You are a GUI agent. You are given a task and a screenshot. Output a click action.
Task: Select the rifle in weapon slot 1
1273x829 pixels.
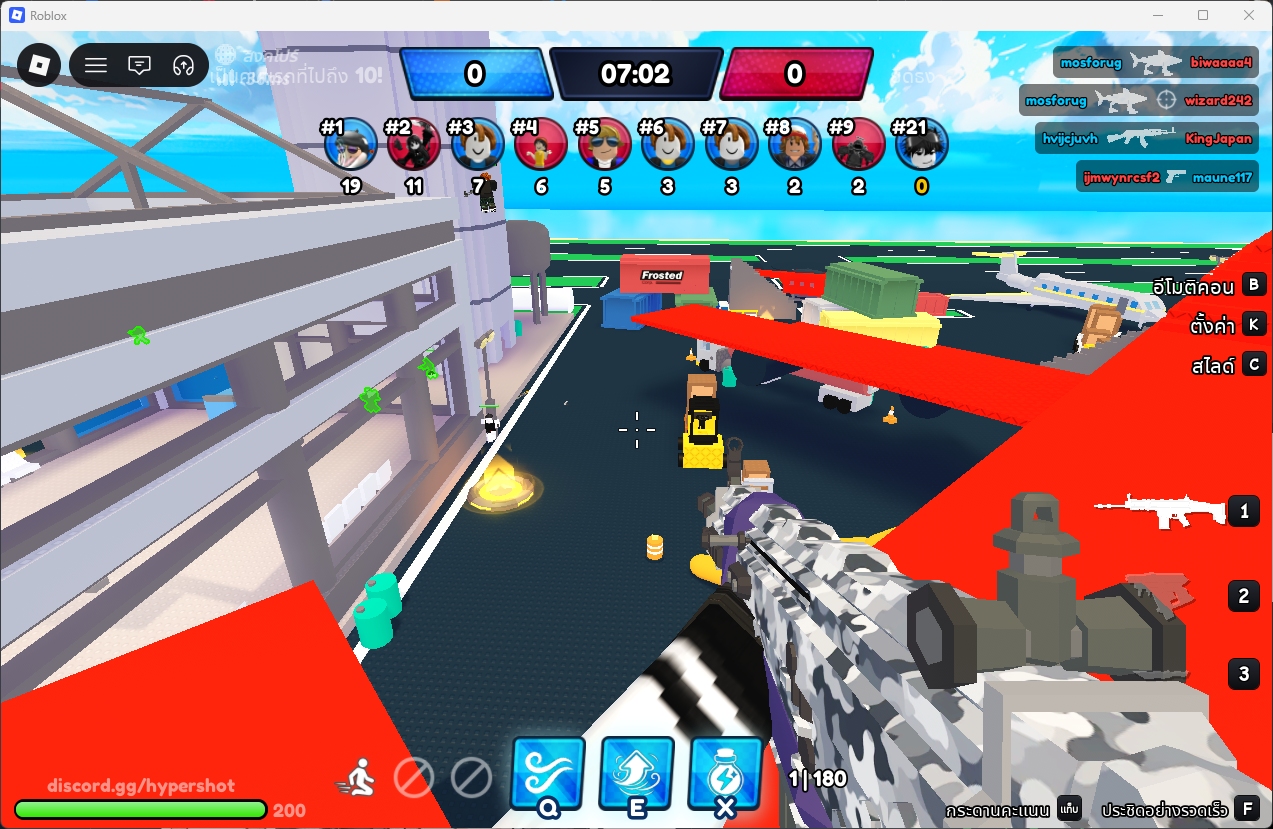1160,511
